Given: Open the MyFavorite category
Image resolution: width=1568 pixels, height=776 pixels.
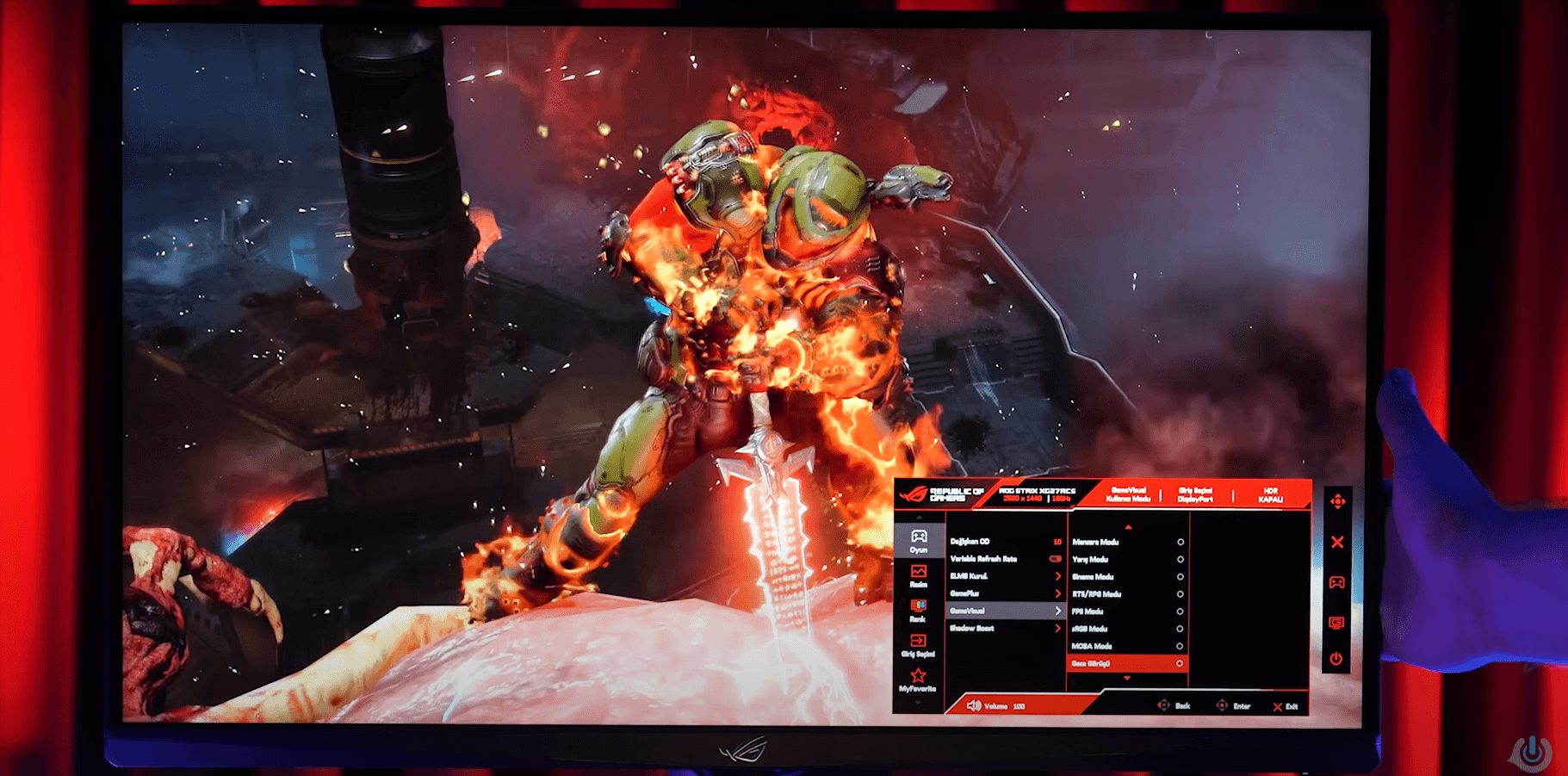Looking at the screenshot, I should 918,680.
